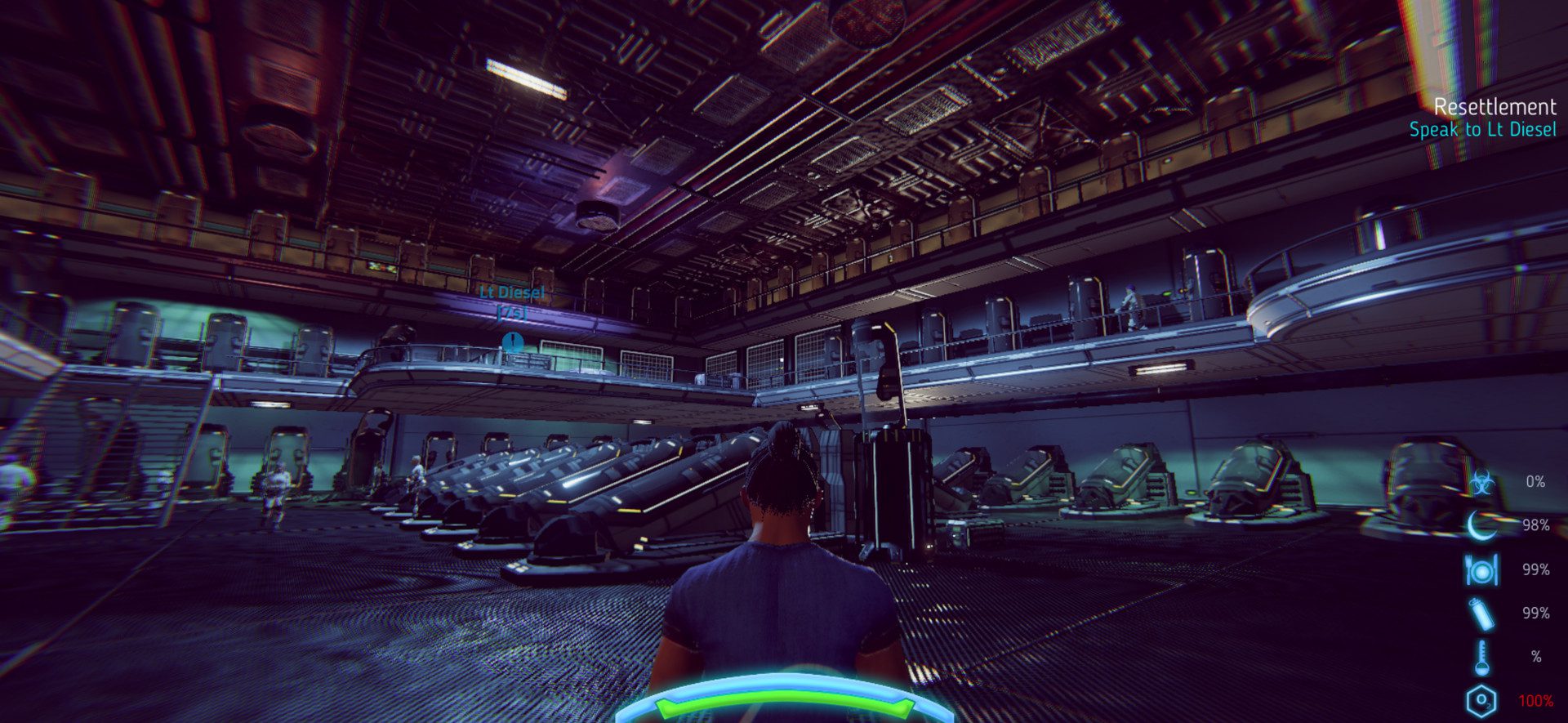Click Lt Diesel's exclamation quest marker
This screenshot has width=1568, height=723.
click(513, 341)
